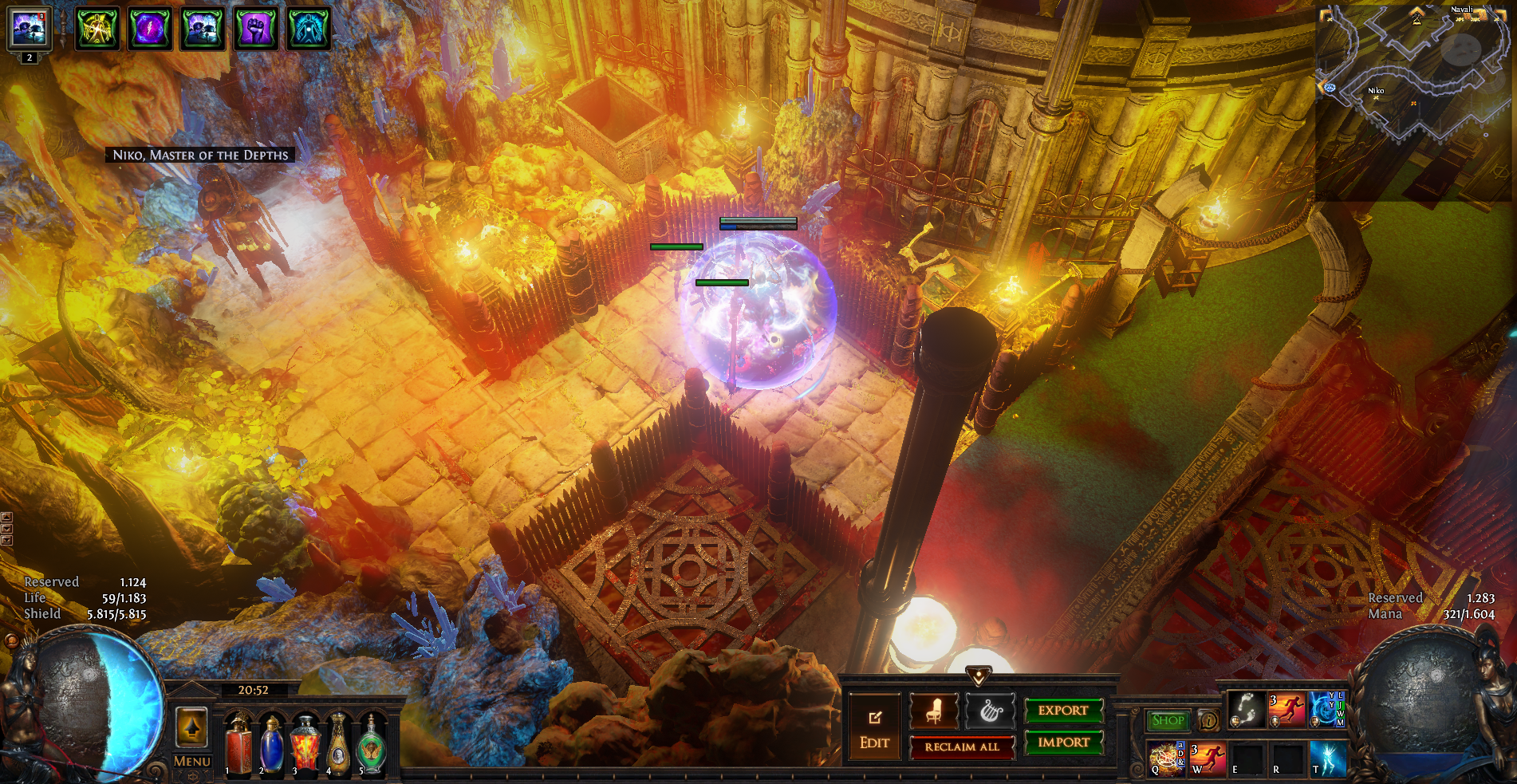Select the blue glowing figure skill on T
The height and width of the screenshot is (784, 1517).
coord(1327,758)
